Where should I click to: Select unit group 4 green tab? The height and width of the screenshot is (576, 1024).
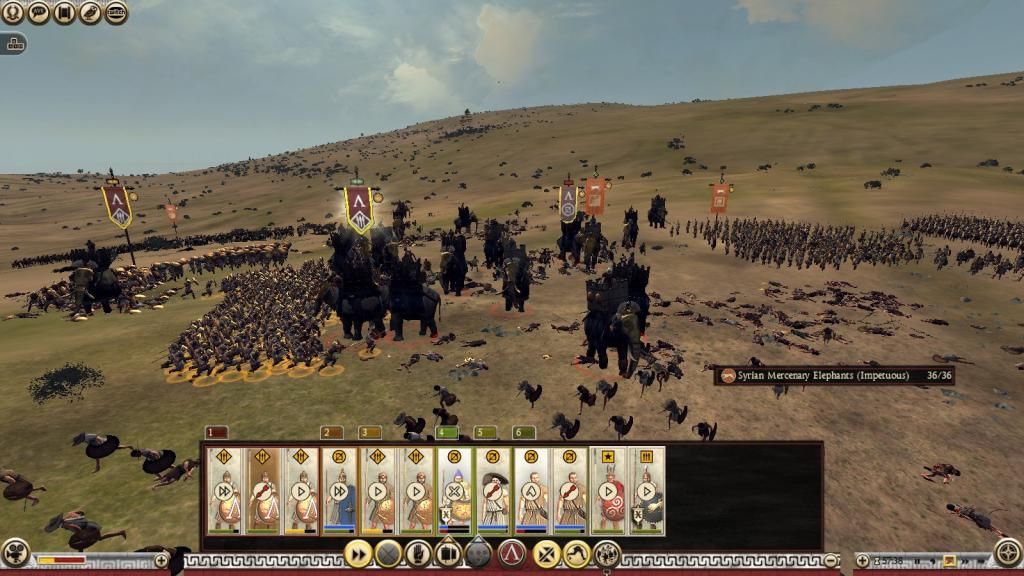tap(447, 433)
